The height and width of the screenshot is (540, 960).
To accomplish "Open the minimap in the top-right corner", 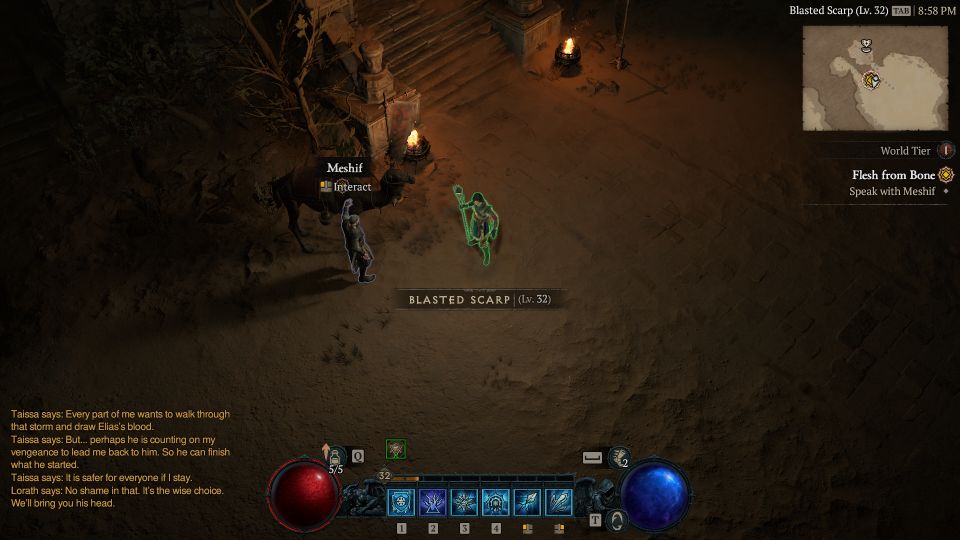I will pos(874,77).
